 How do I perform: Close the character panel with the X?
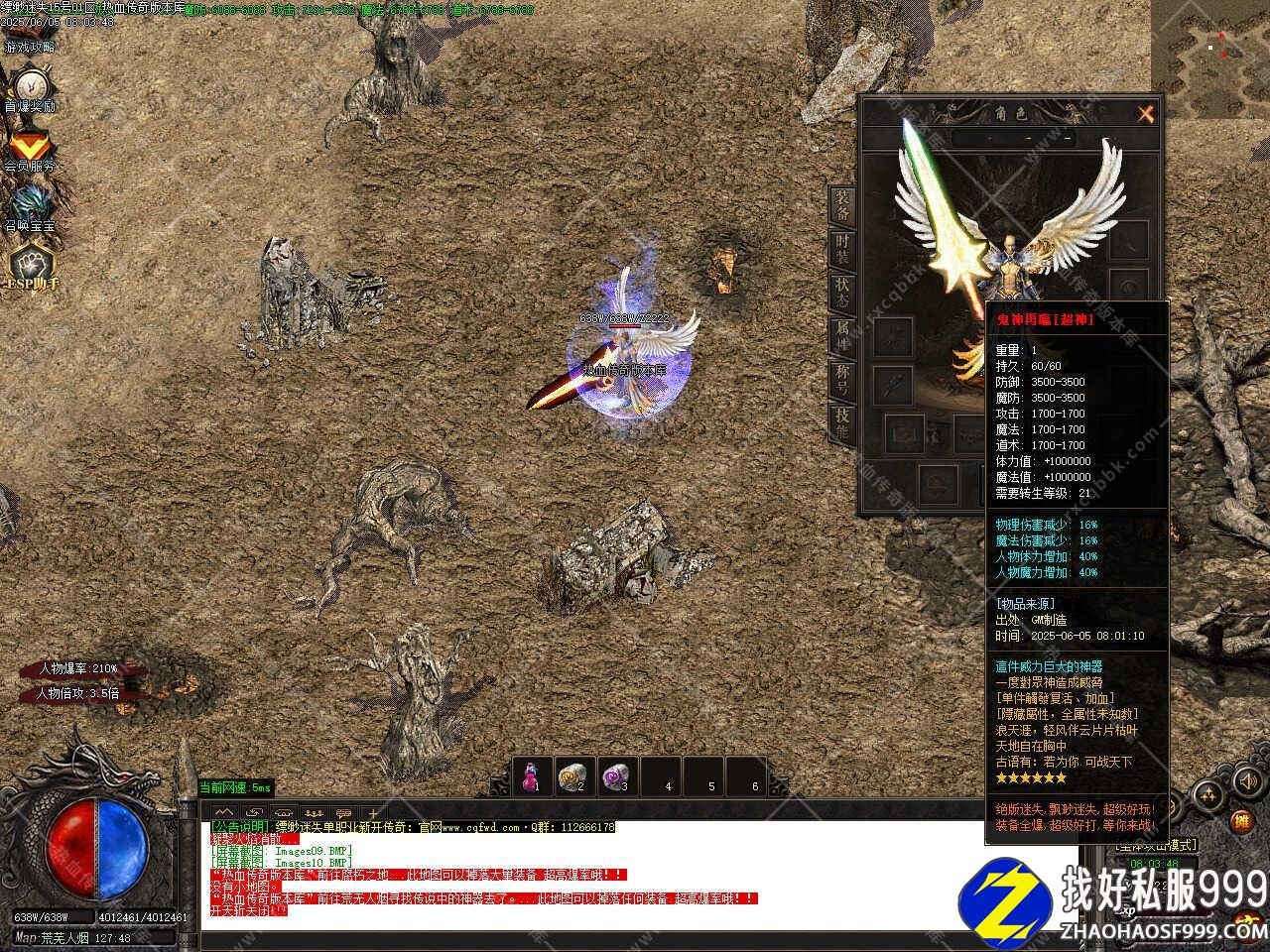[1146, 114]
